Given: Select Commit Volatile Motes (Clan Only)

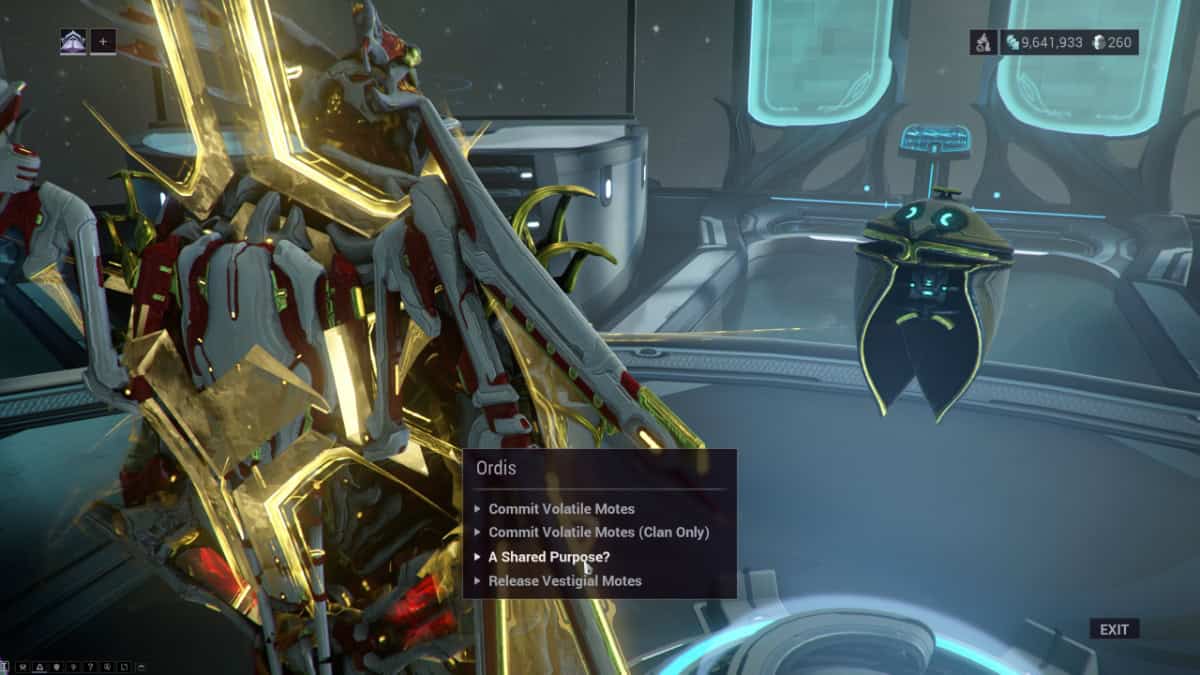Looking at the screenshot, I should [x=598, y=533].
